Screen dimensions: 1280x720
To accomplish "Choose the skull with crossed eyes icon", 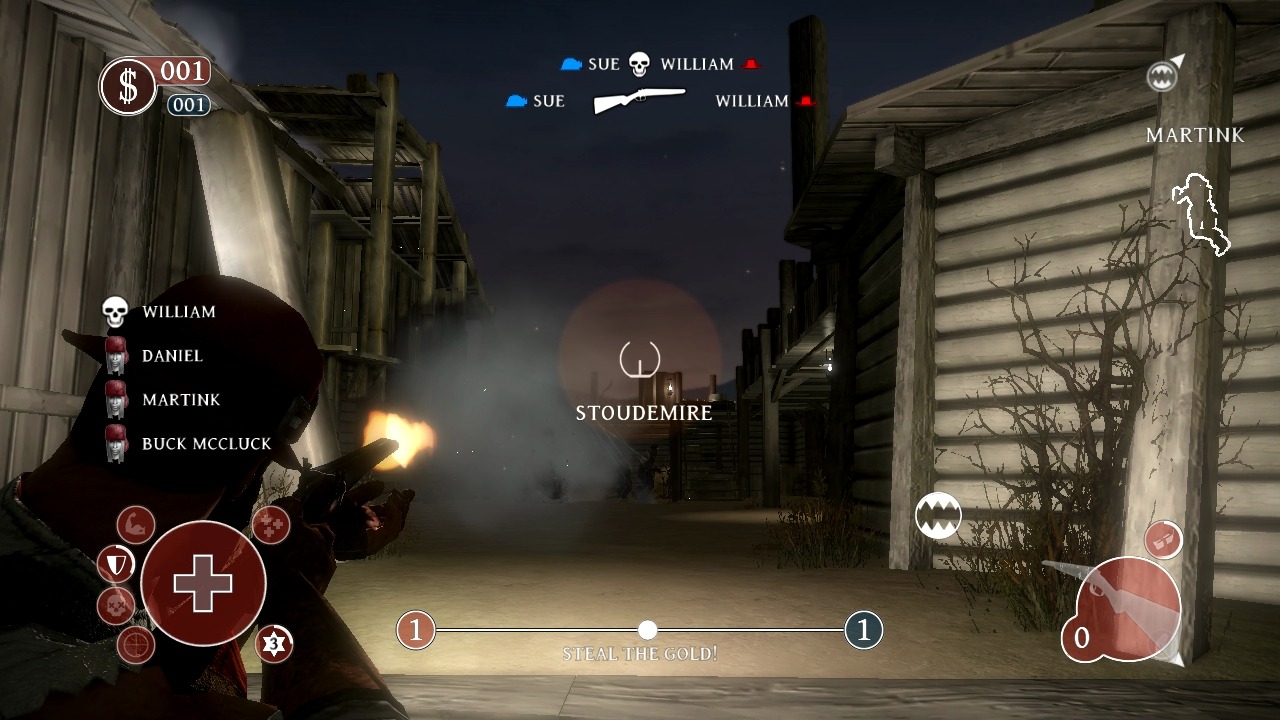I will pos(116,606).
